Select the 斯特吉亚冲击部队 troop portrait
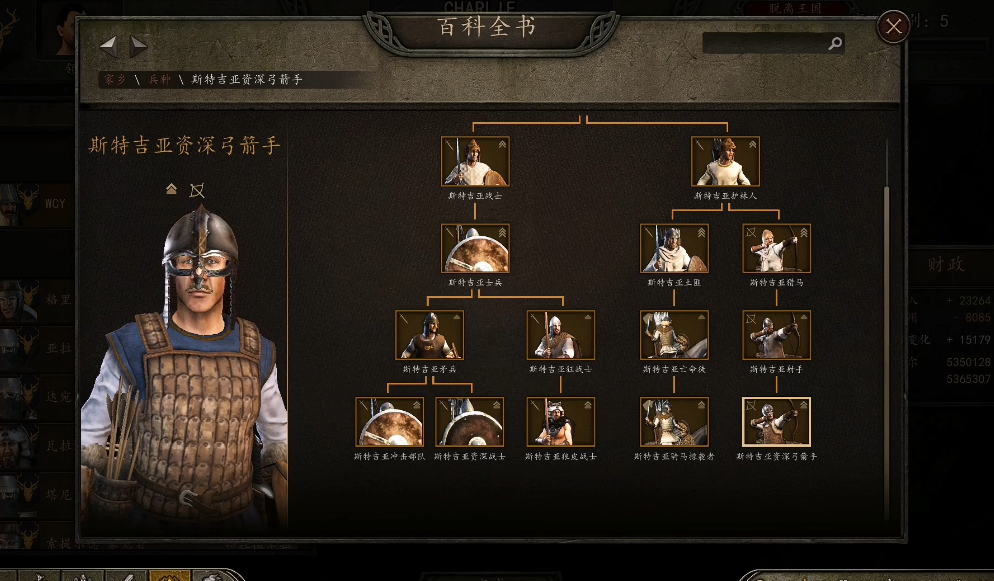Image resolution: width=994 pixels, height=581 pixels. [x=389, y=422]
